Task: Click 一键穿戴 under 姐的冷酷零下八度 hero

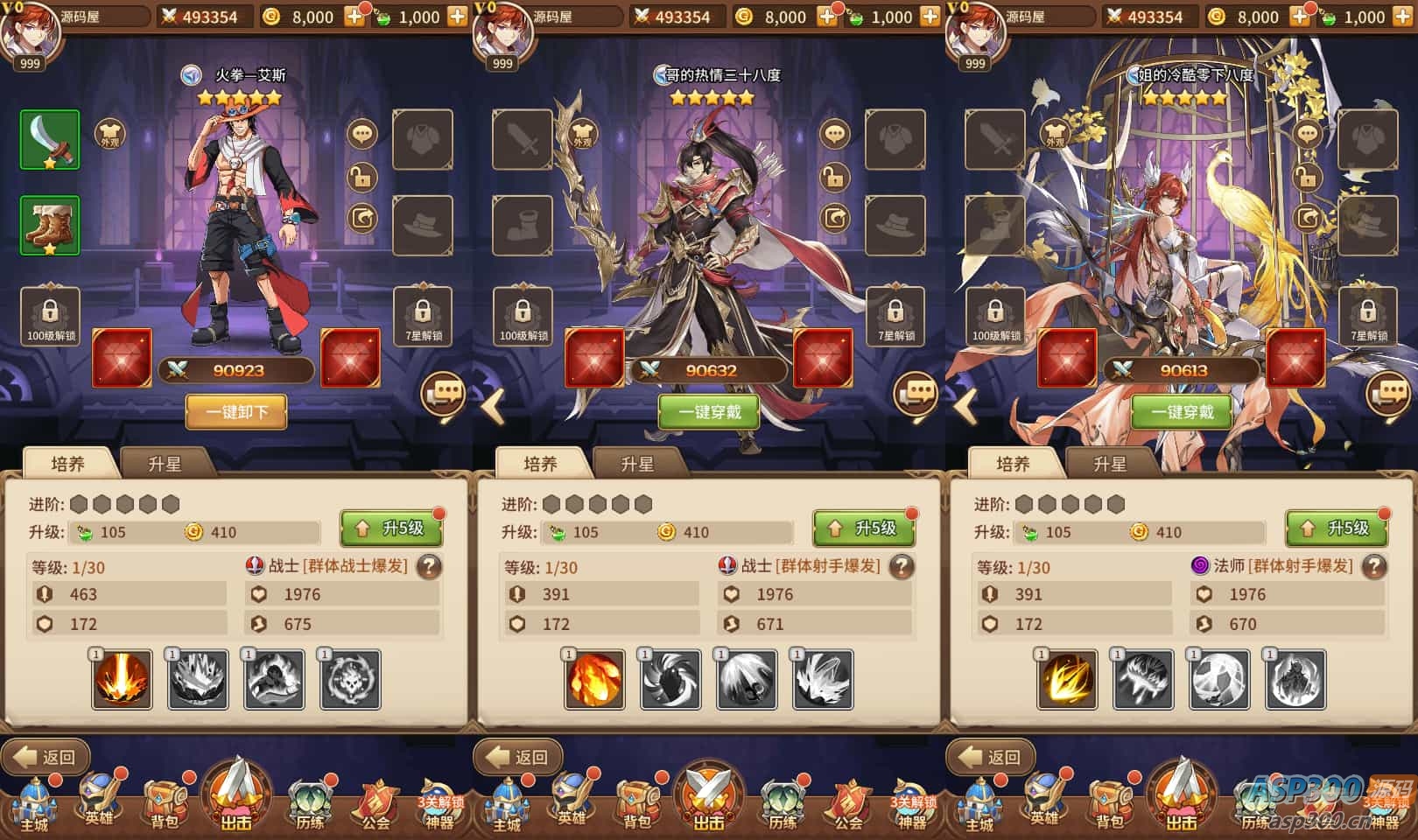Action: click(1182, 411)
